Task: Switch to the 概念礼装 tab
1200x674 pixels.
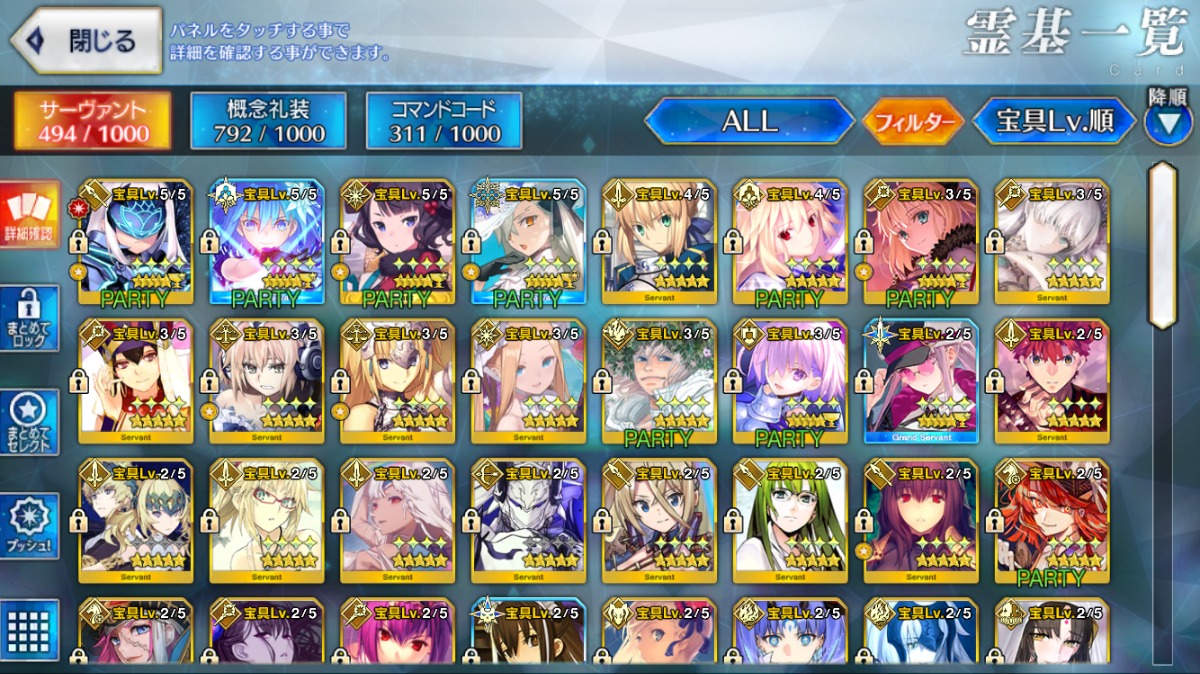Action: click(268, 121)
